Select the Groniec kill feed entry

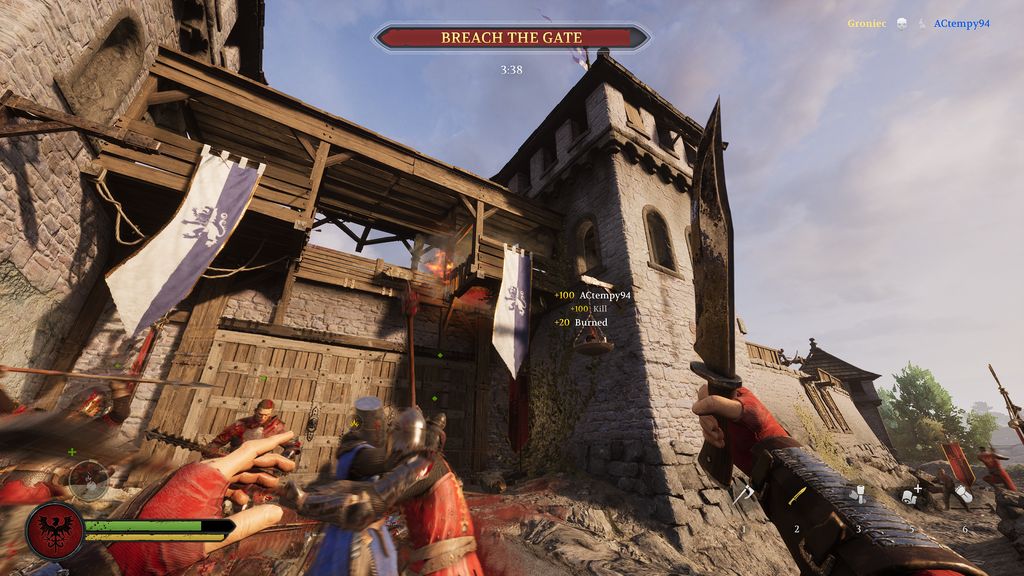[866, 23]
